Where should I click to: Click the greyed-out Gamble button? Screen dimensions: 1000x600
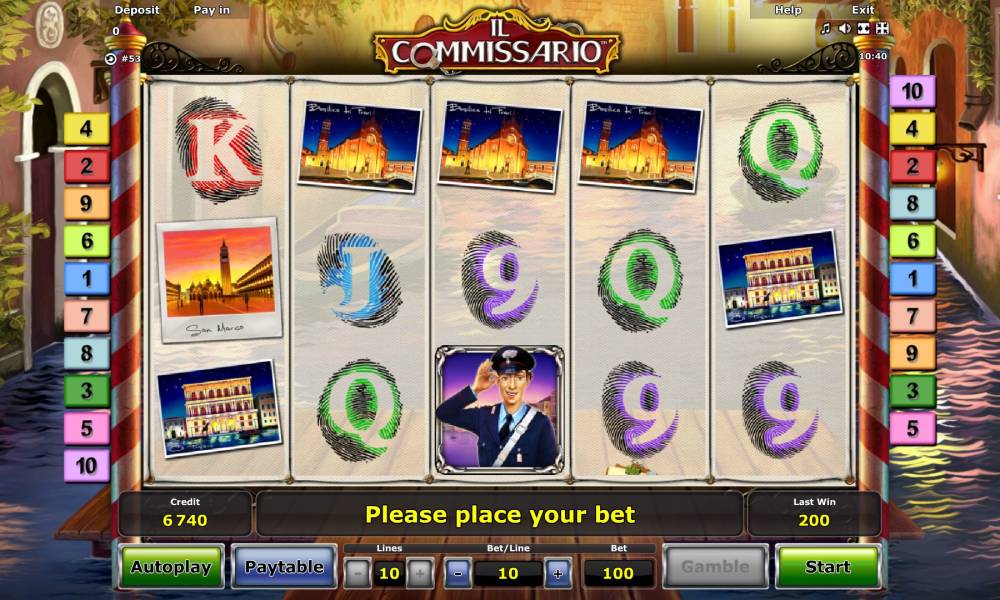point(715,567)
